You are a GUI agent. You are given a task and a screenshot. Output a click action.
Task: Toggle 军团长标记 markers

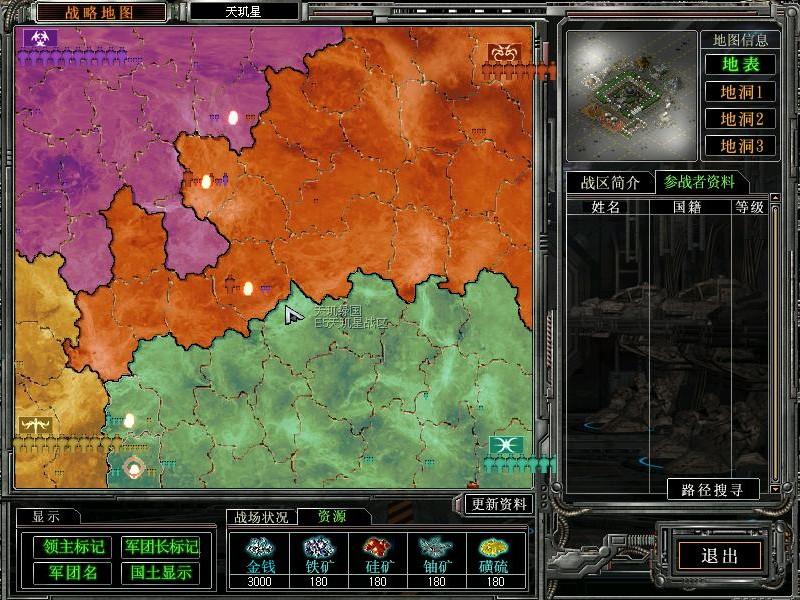pos(160,547)
